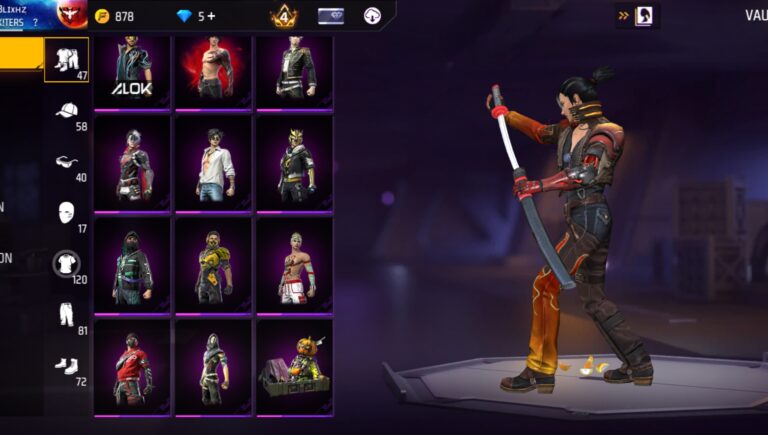Select the red hoodie outfit
The width and height of the screenshot is (768, 435).
(133, 366)
